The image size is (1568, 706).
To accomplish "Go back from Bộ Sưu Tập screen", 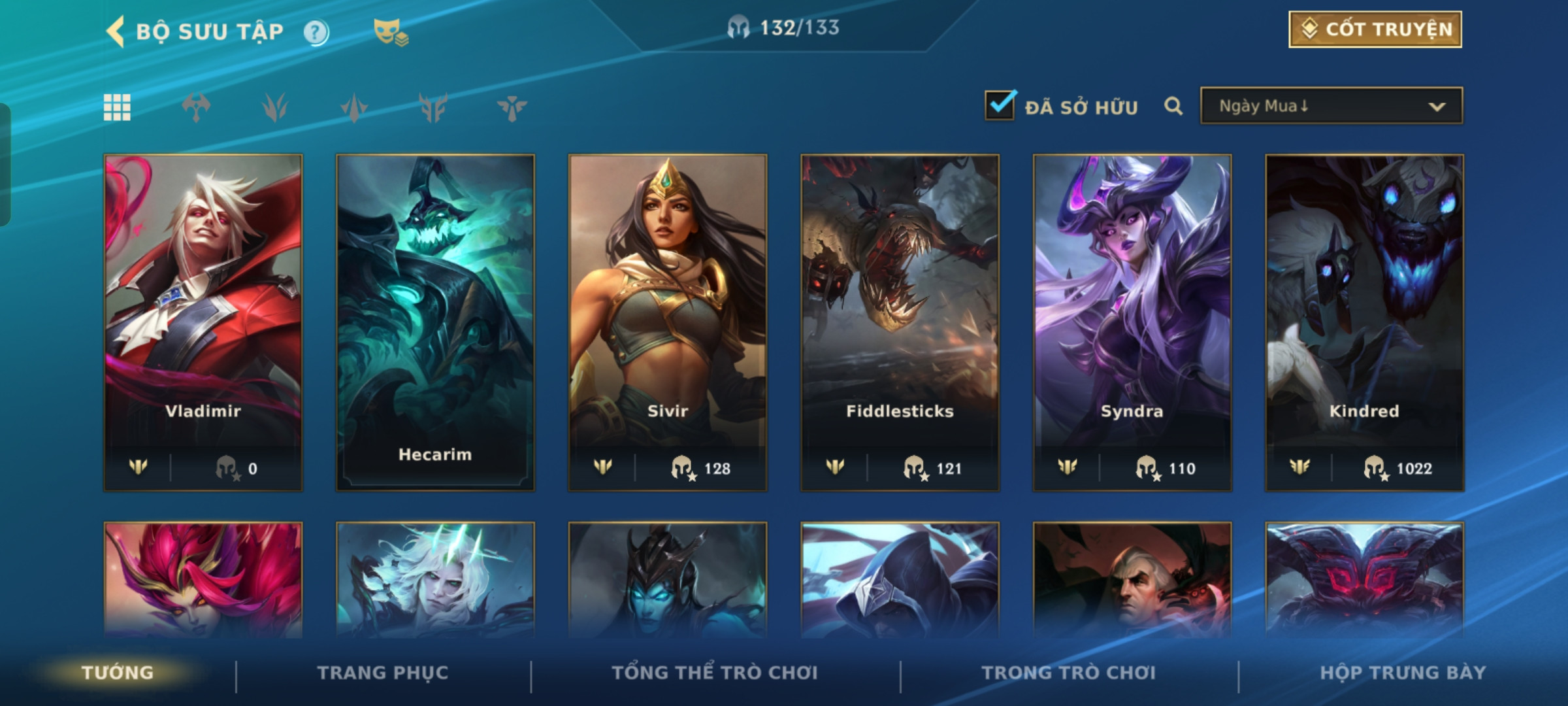I will pos(116,31).
